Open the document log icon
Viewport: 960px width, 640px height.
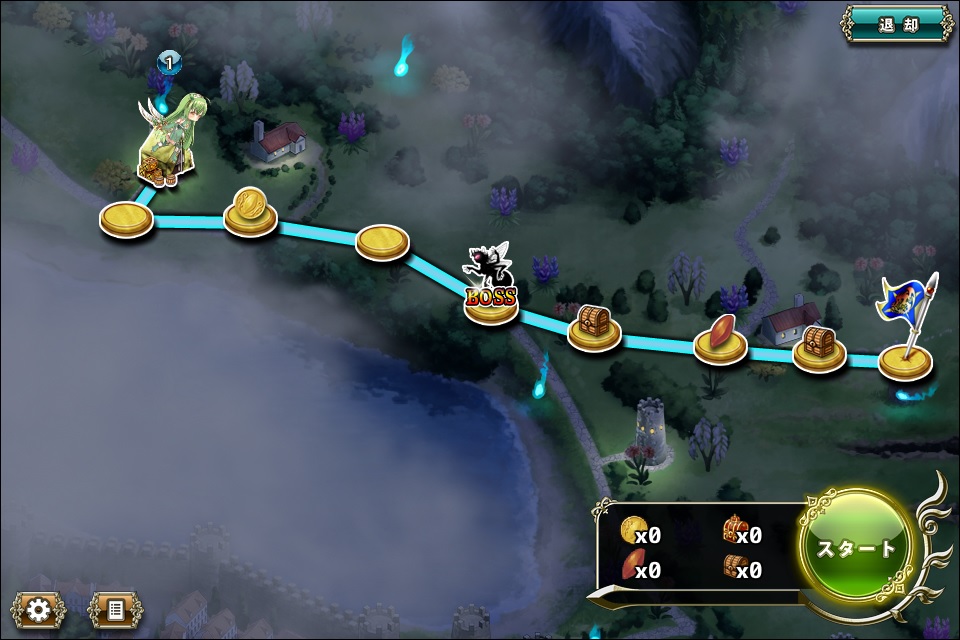point(115,608)
